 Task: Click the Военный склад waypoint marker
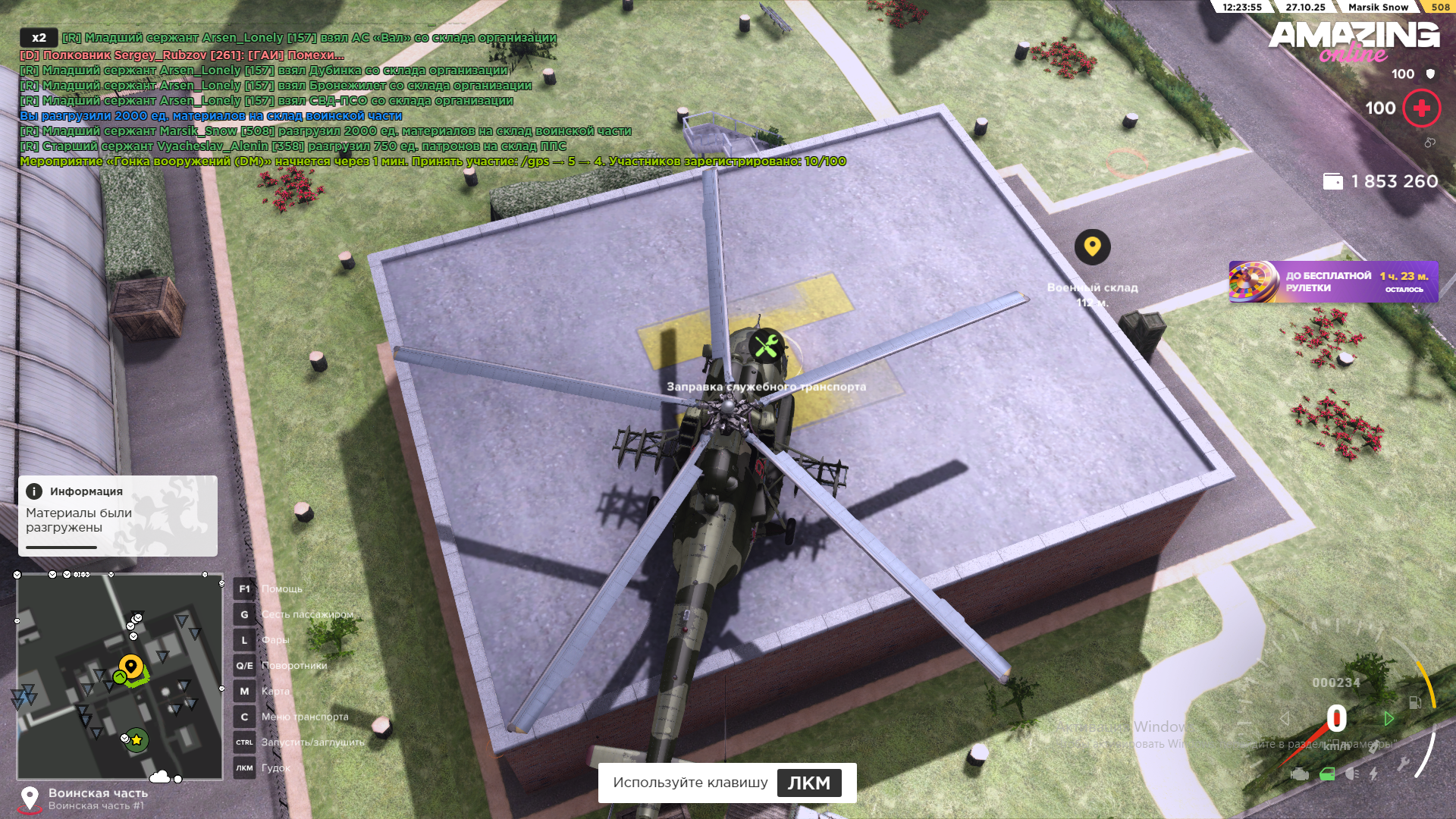1092,247
